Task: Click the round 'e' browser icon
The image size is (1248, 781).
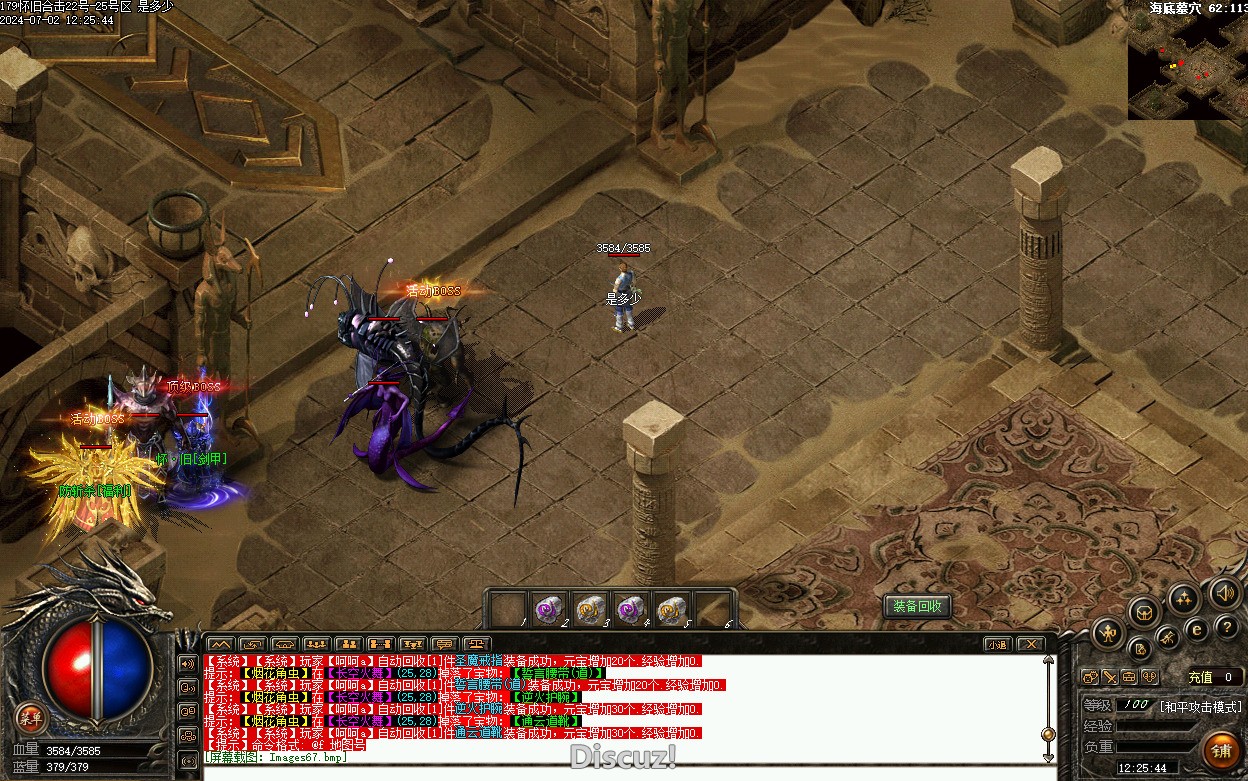Action: click(1197, 629)
